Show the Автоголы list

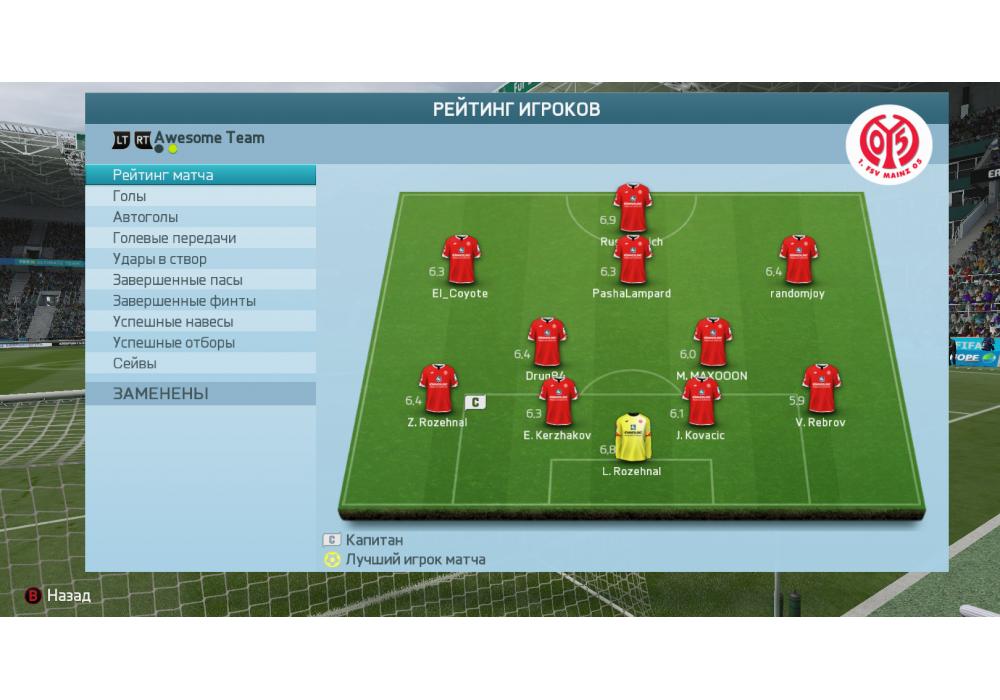[x=200, y=217]
